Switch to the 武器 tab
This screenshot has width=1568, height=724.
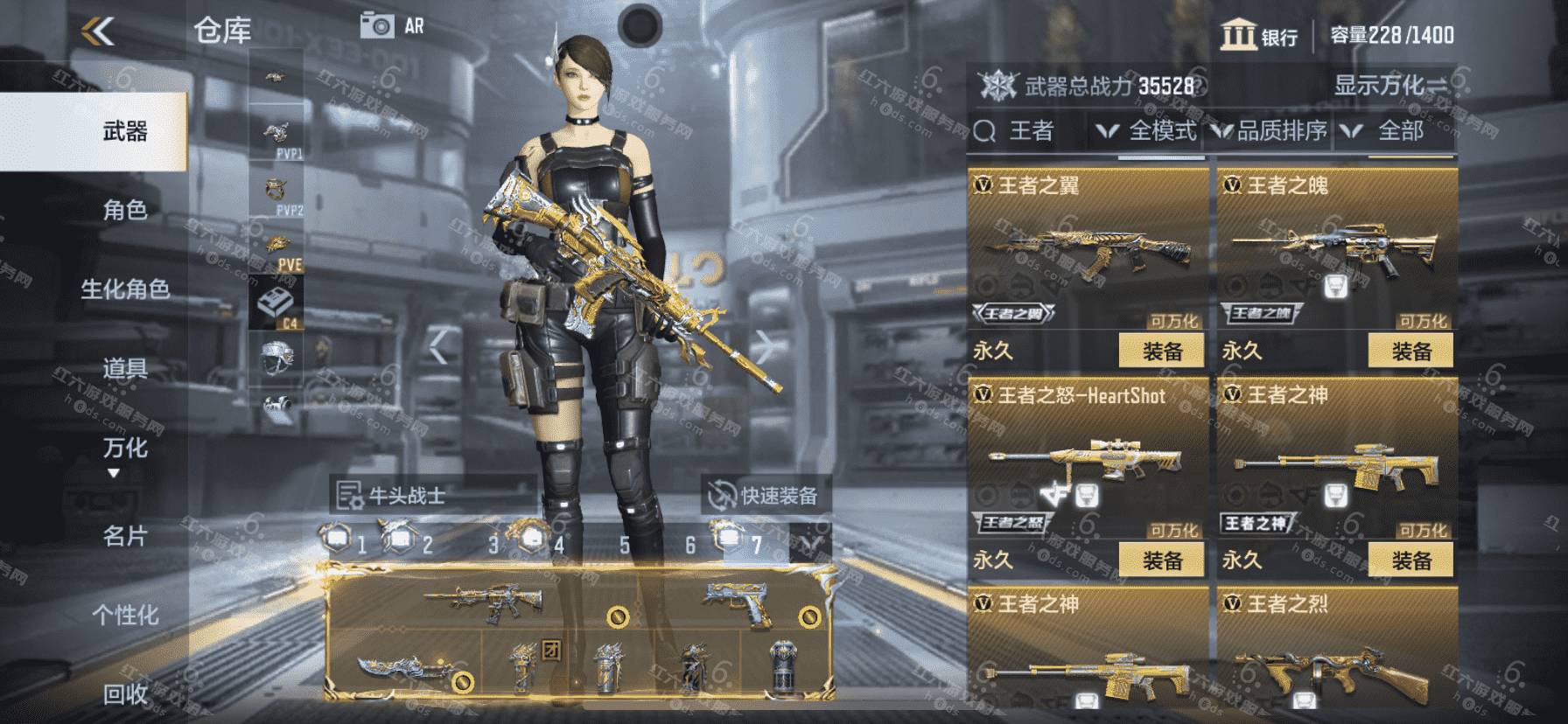[x=124, y=132]
